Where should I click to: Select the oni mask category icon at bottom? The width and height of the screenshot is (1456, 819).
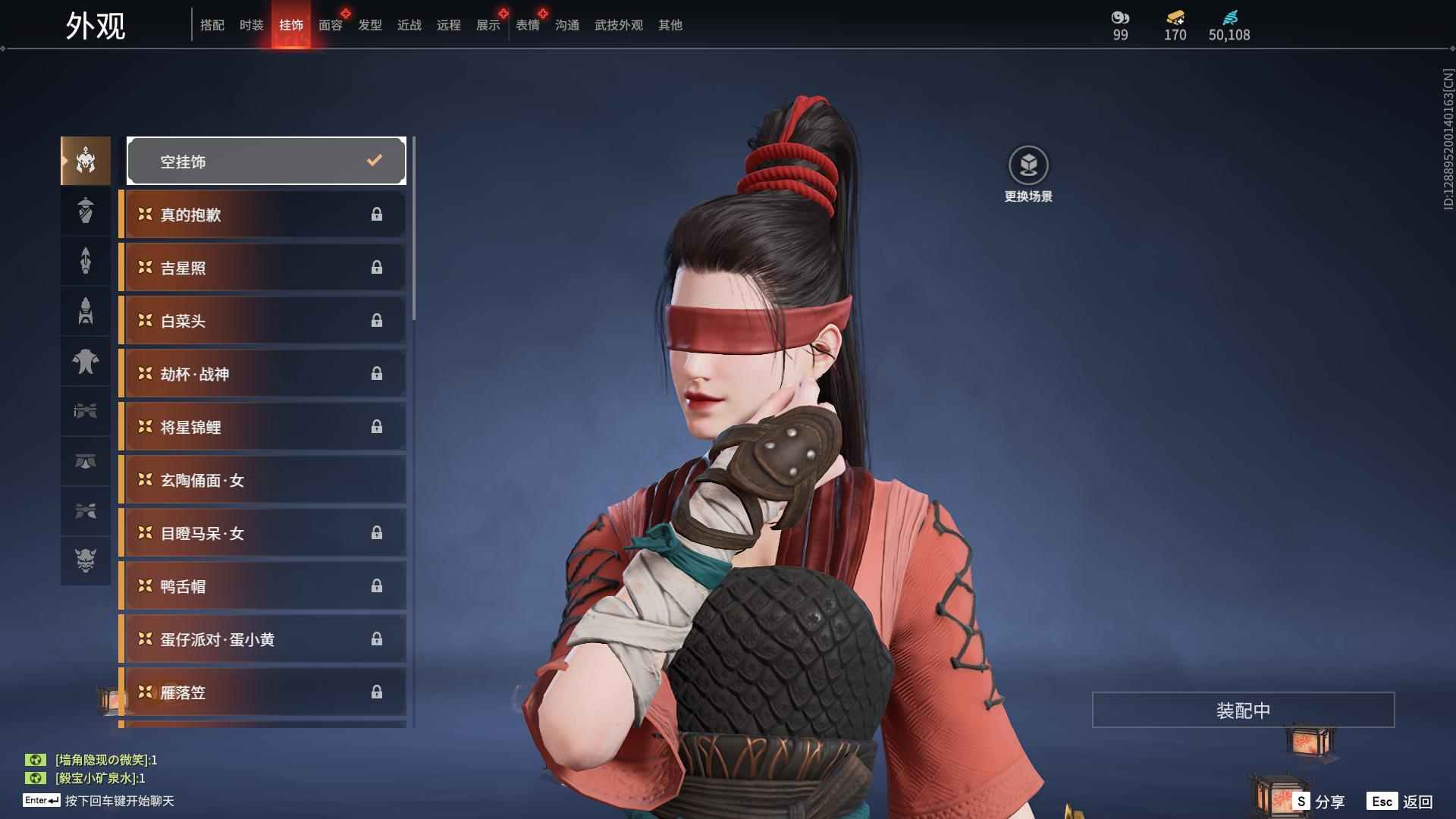85,561
